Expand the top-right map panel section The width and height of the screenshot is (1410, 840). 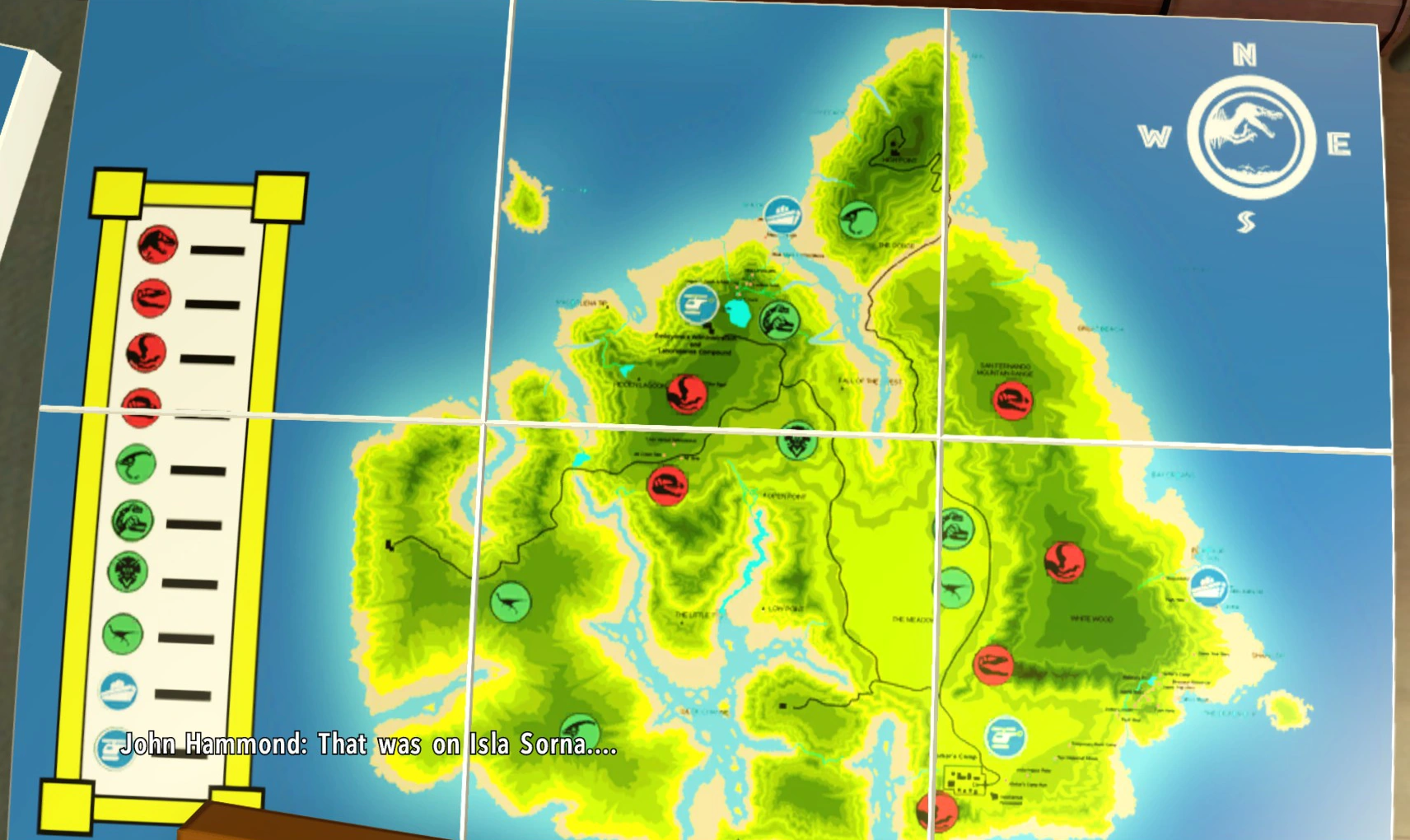click(x=1153, y=206)
